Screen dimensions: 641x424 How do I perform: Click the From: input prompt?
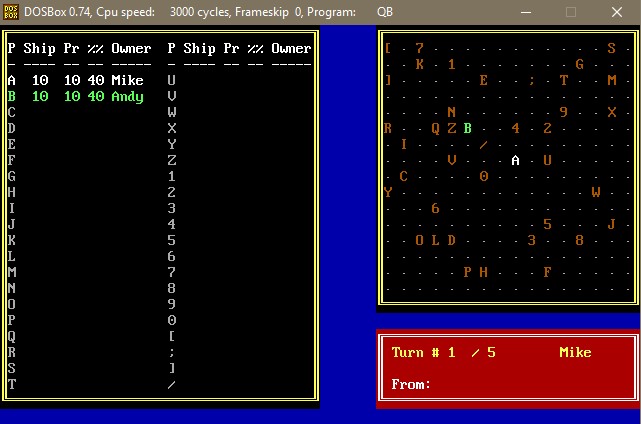(x=412, y=384)
